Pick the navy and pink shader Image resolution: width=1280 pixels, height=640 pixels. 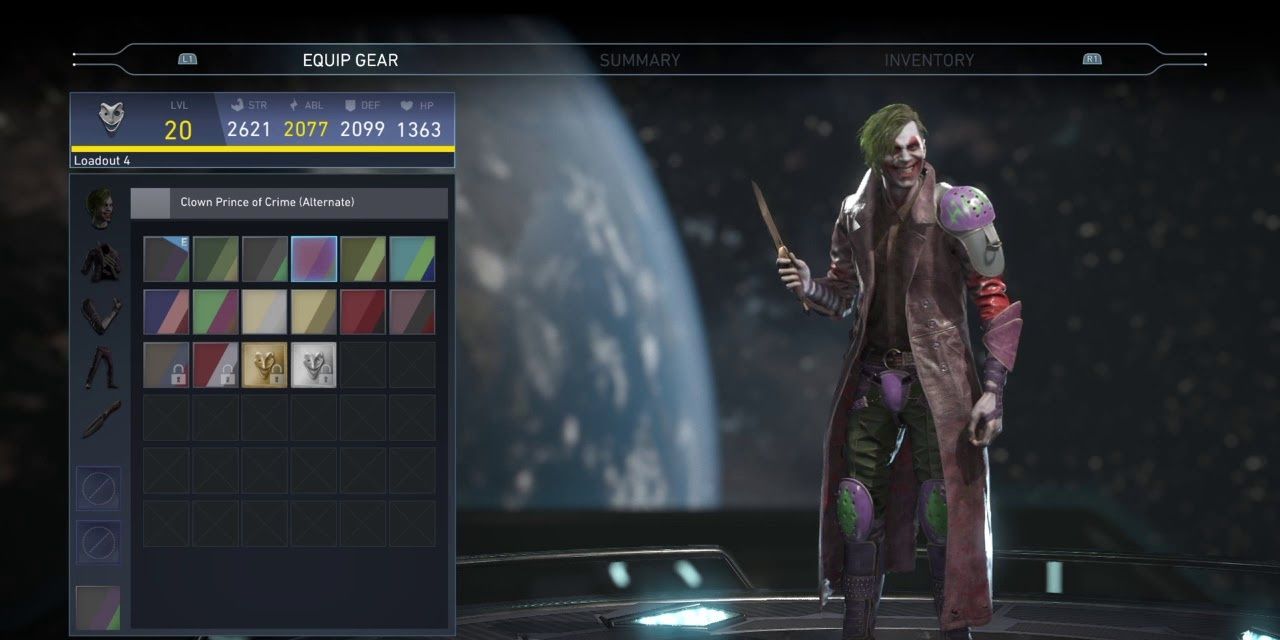coord(166,312)
